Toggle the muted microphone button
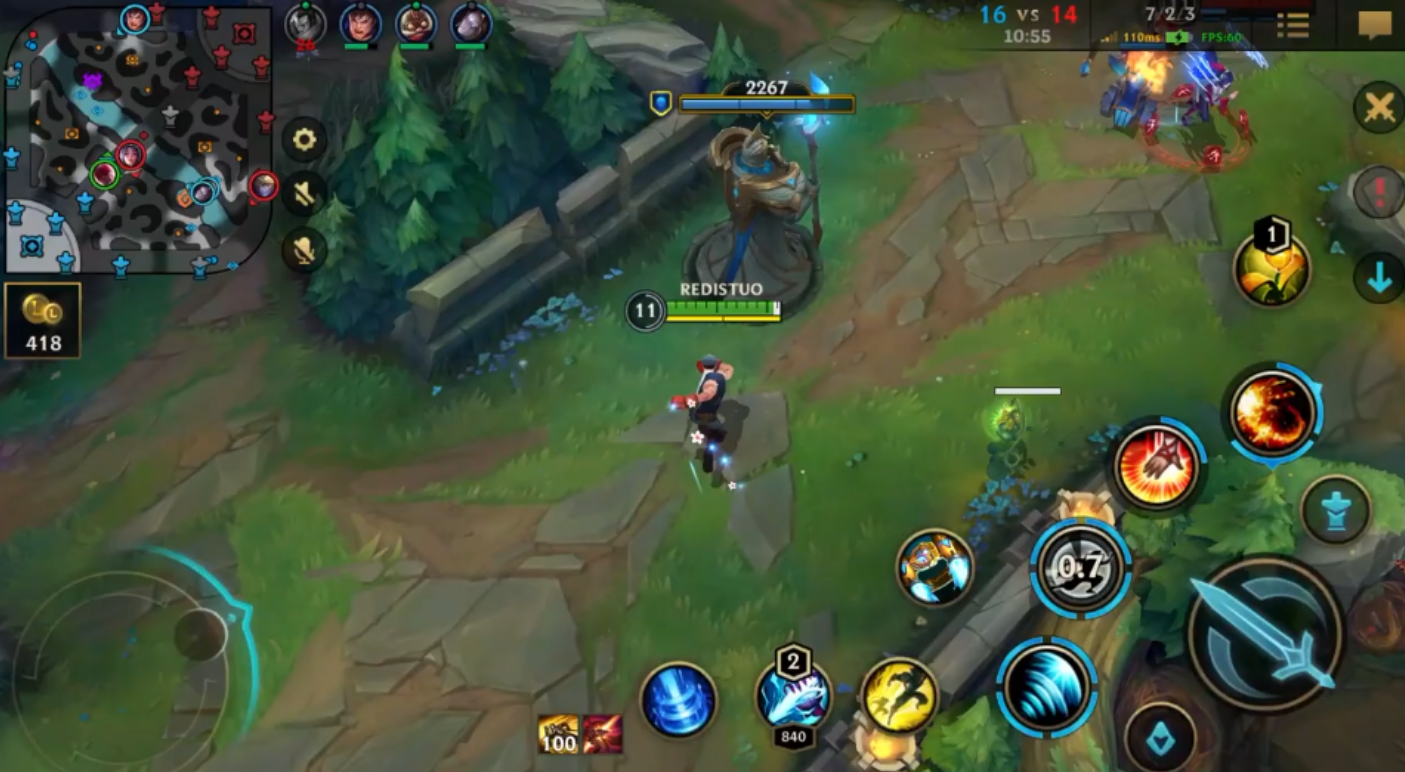Screen dimensions: 1405x772 [304, 250]
